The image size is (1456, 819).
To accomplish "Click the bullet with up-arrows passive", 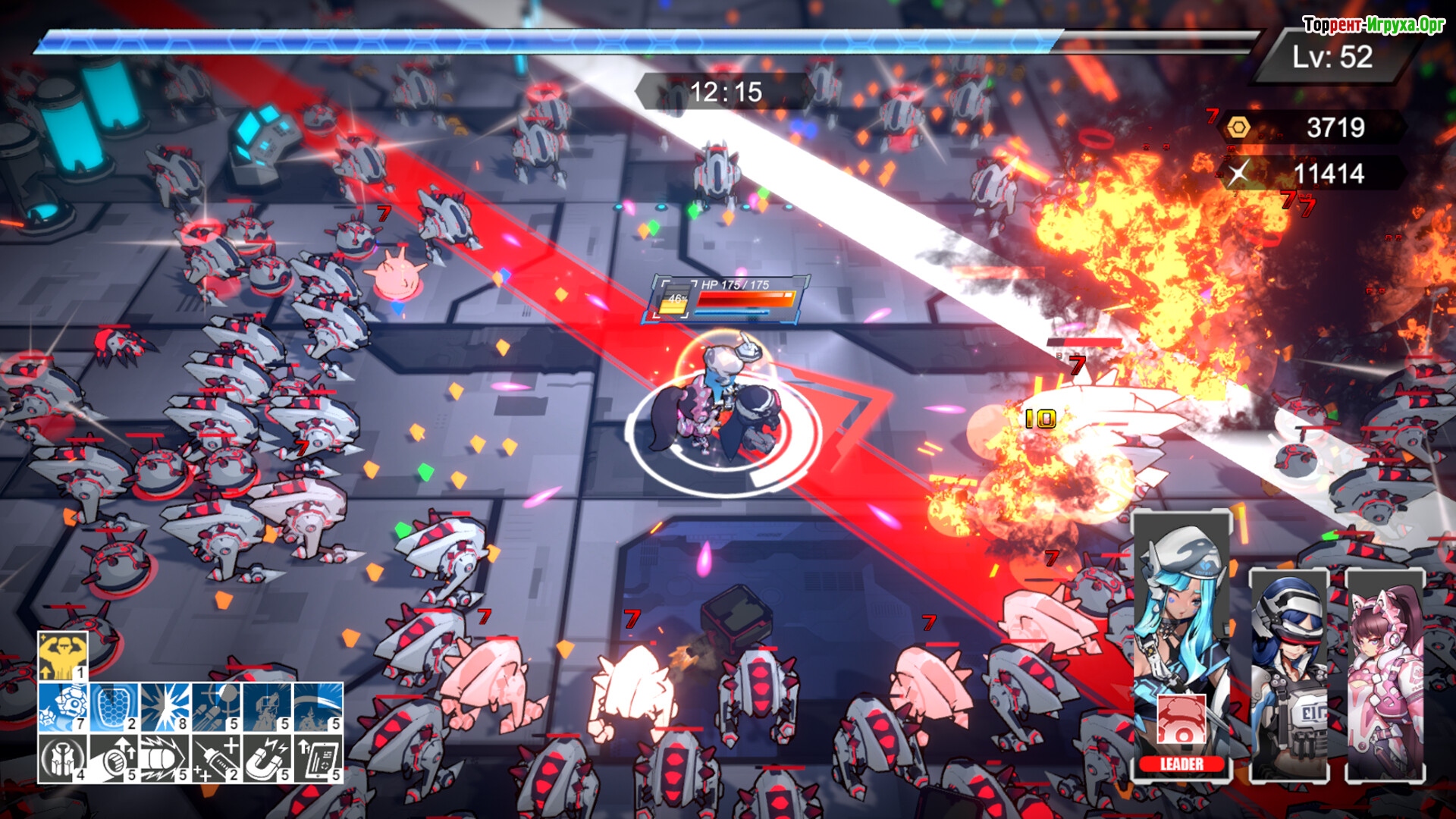I will 114,758.
